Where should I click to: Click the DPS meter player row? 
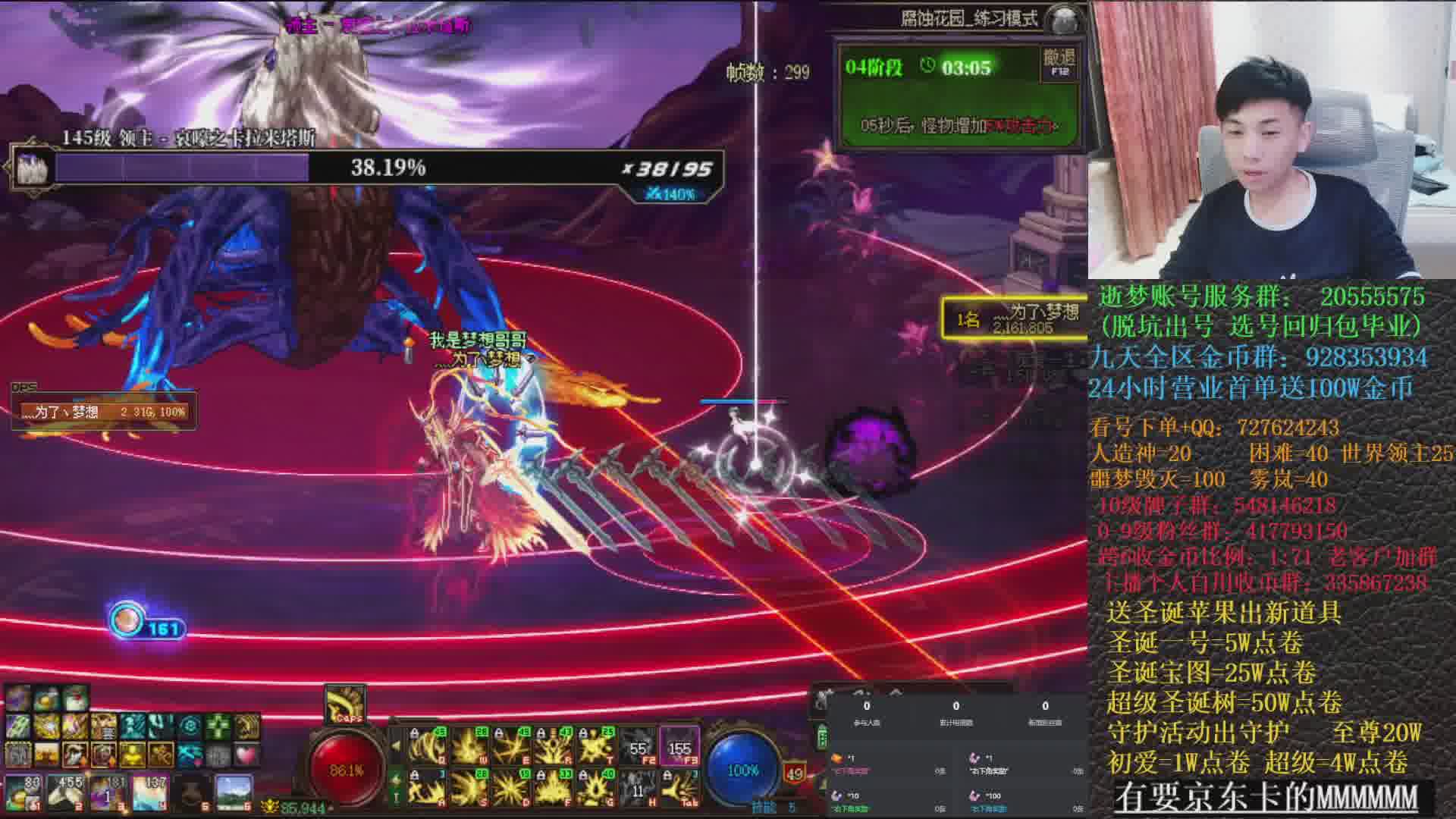point(104,412)
